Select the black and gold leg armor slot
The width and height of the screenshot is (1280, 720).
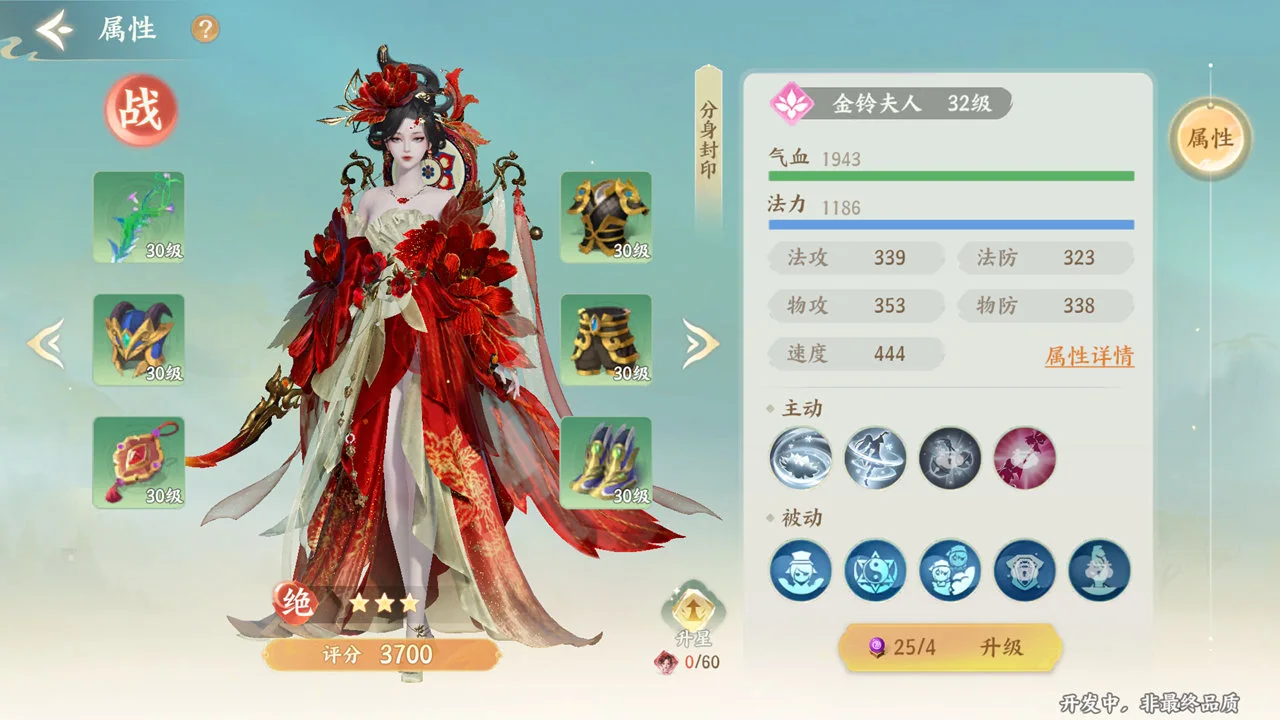click(x=606, y=340)
